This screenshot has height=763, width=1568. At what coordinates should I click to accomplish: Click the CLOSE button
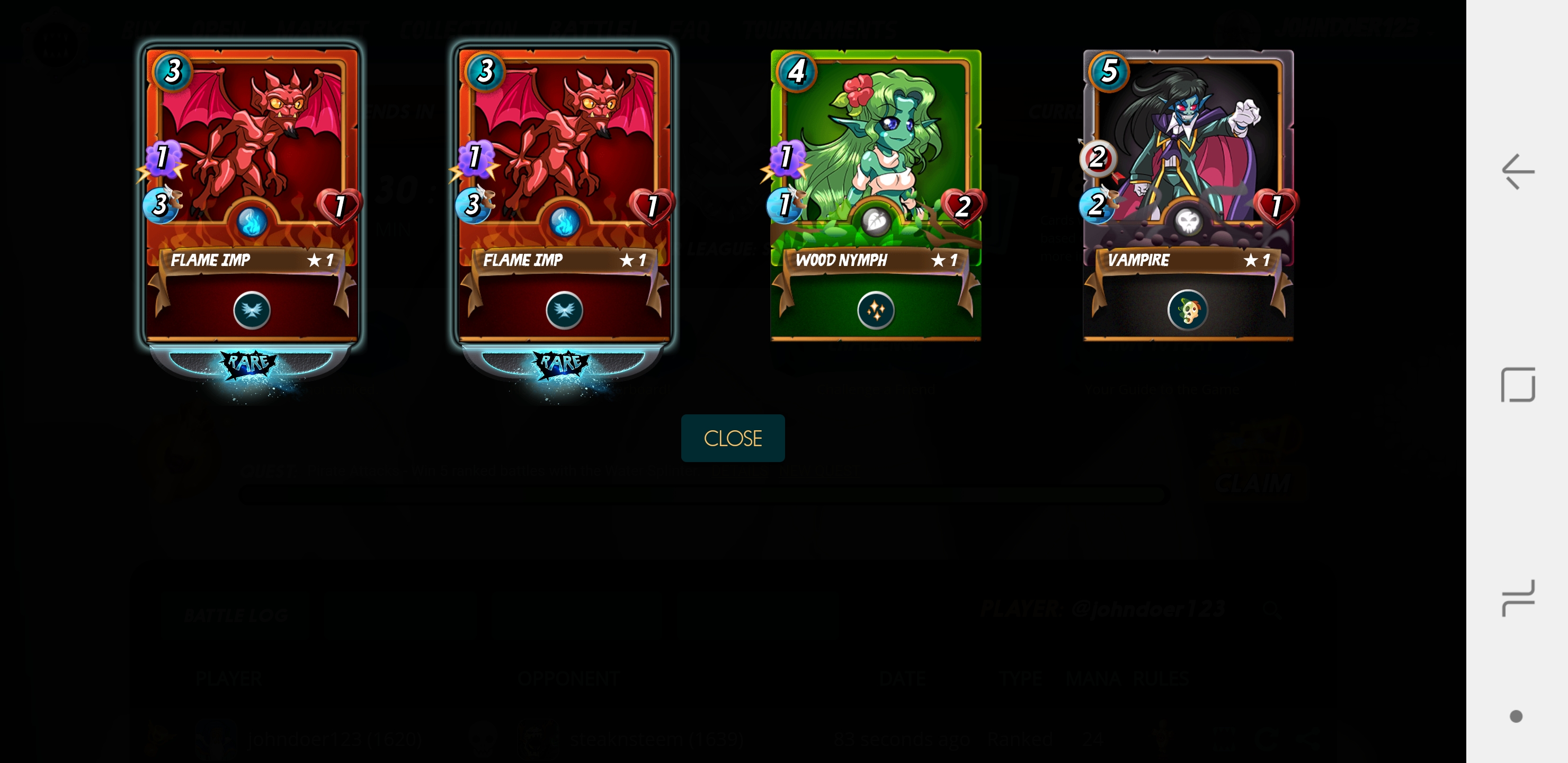[x=732, y=438]
